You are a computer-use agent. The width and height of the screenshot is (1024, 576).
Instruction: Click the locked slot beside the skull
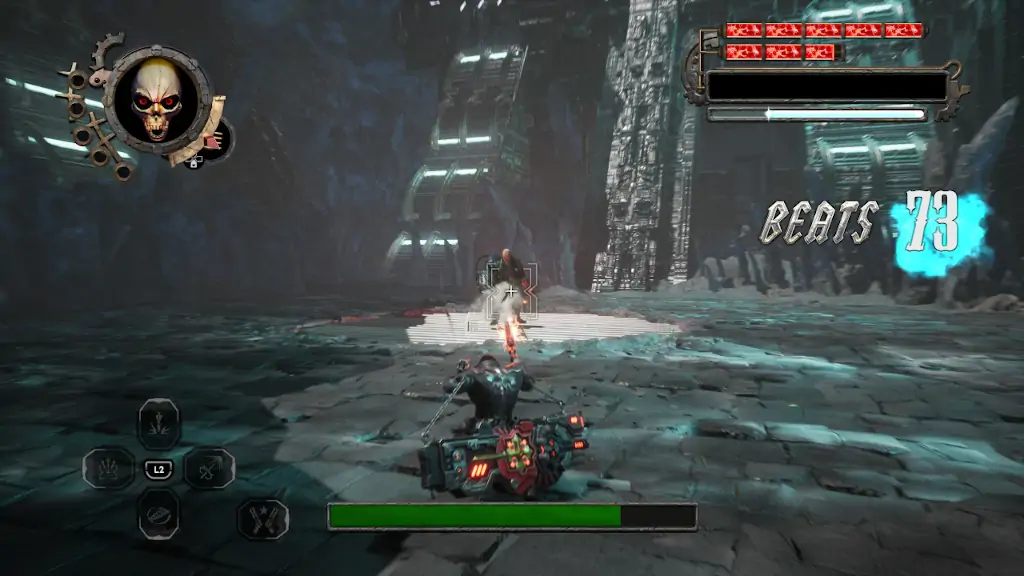click(x=215, y=140)
